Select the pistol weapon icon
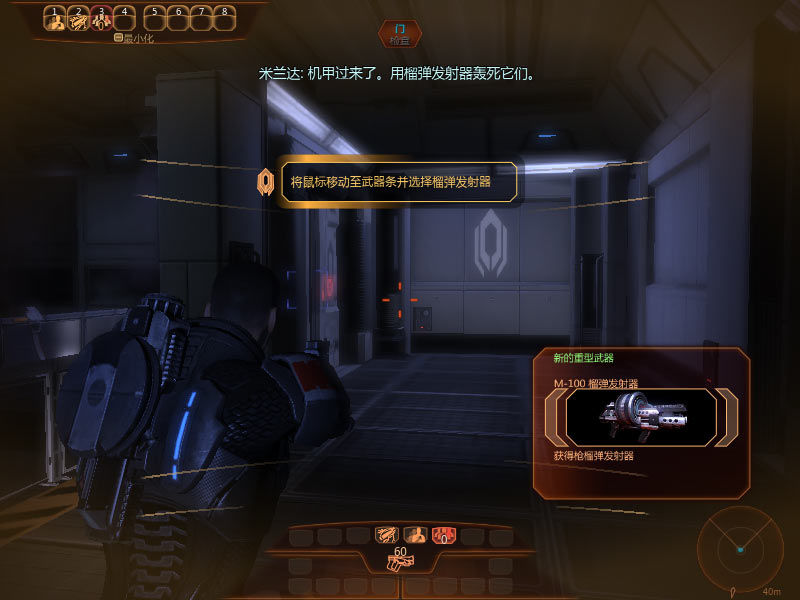This screenshot has height=600, width=800. (399, 562)
